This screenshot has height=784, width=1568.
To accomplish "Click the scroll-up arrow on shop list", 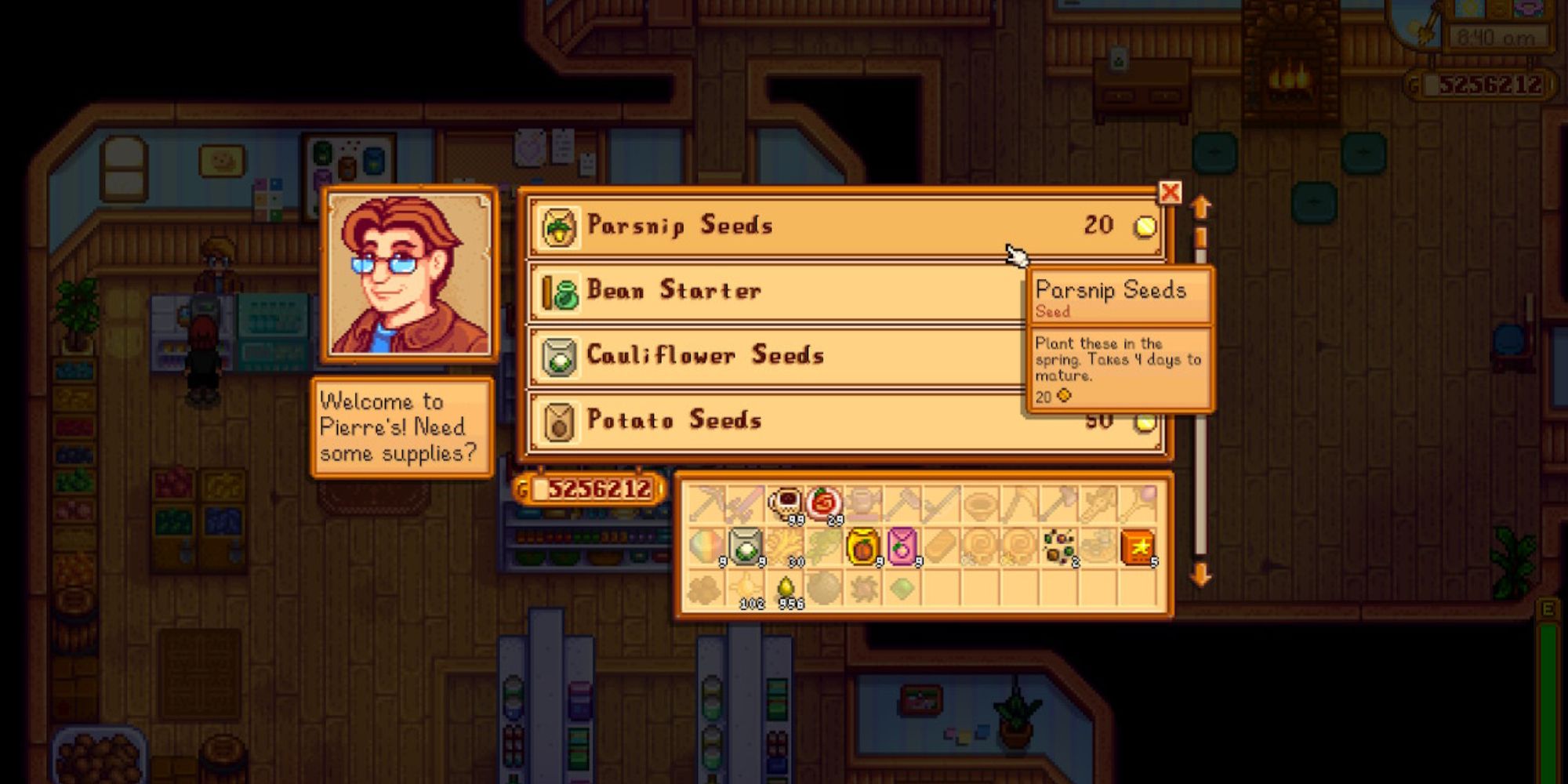I will pos(1200,208).
